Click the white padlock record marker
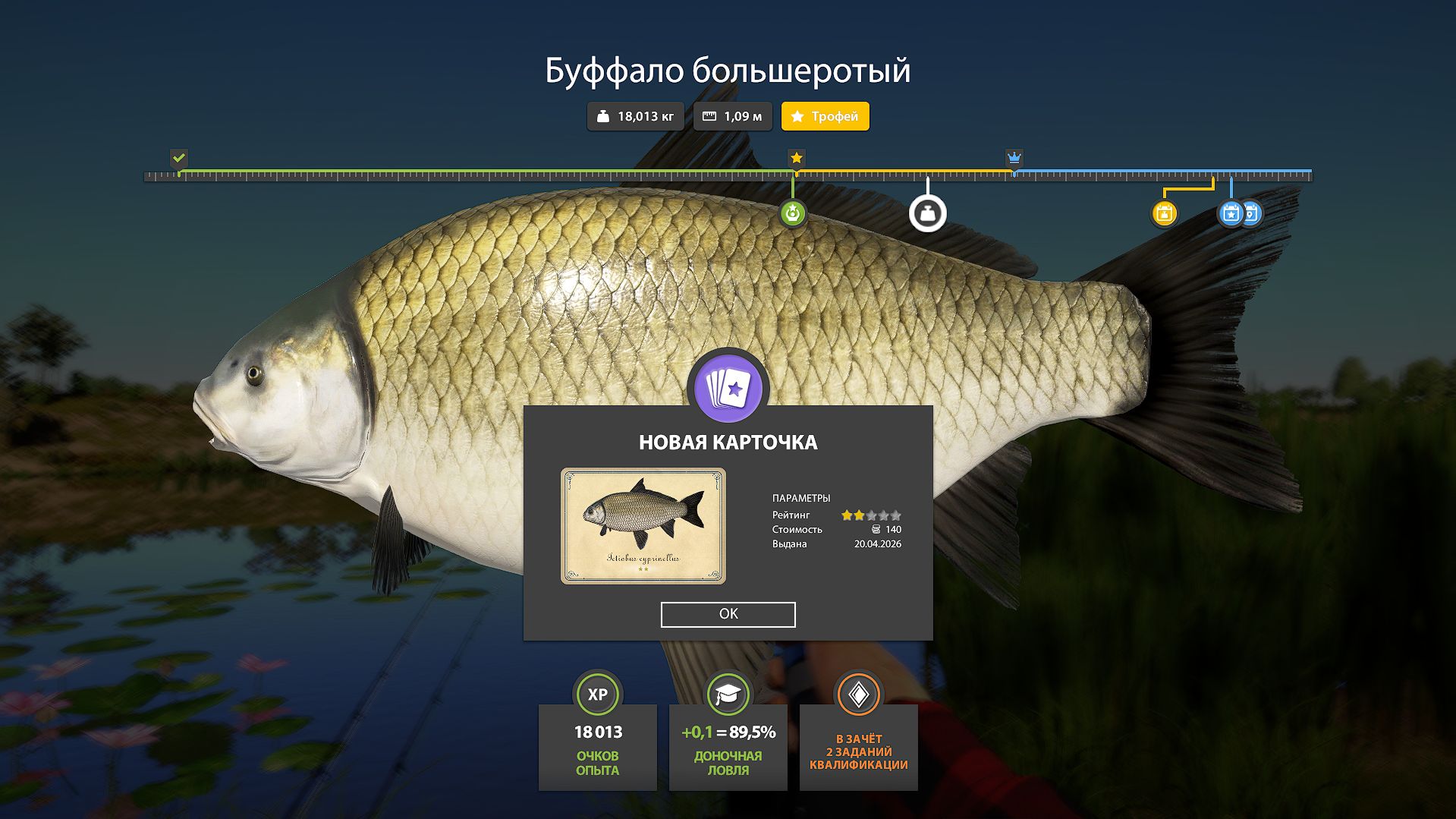Image resolution: width=1456 pixels, height=819 pixels. 927,213
